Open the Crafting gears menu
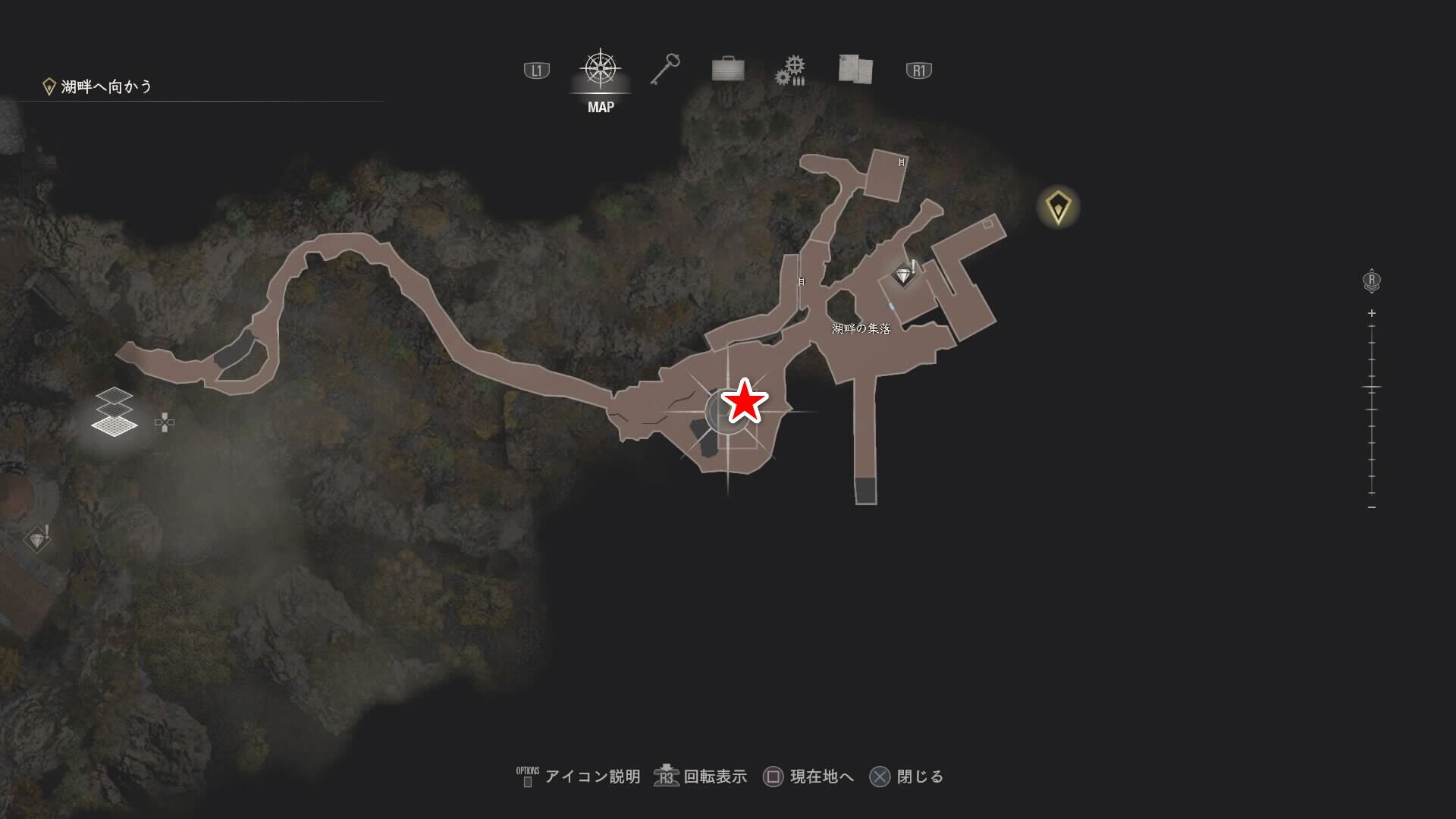This screenshot has width=1456, height=819. [790, 69]
